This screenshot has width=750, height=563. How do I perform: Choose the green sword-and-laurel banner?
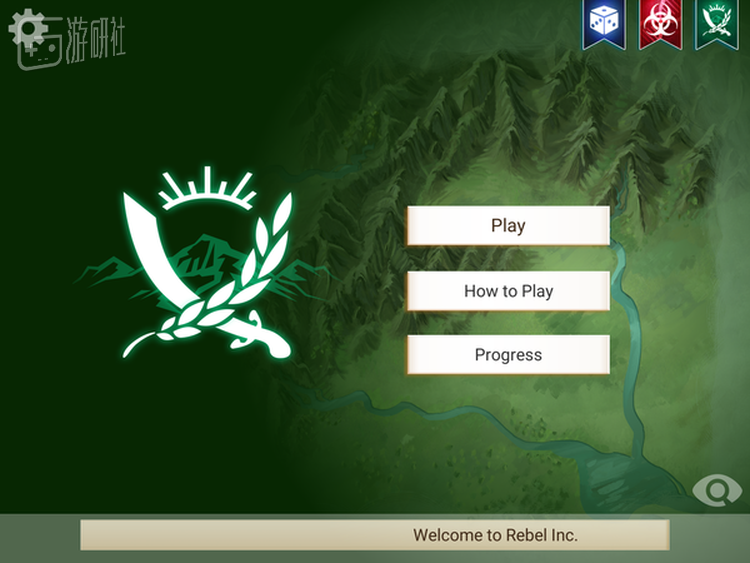point(716,24)
